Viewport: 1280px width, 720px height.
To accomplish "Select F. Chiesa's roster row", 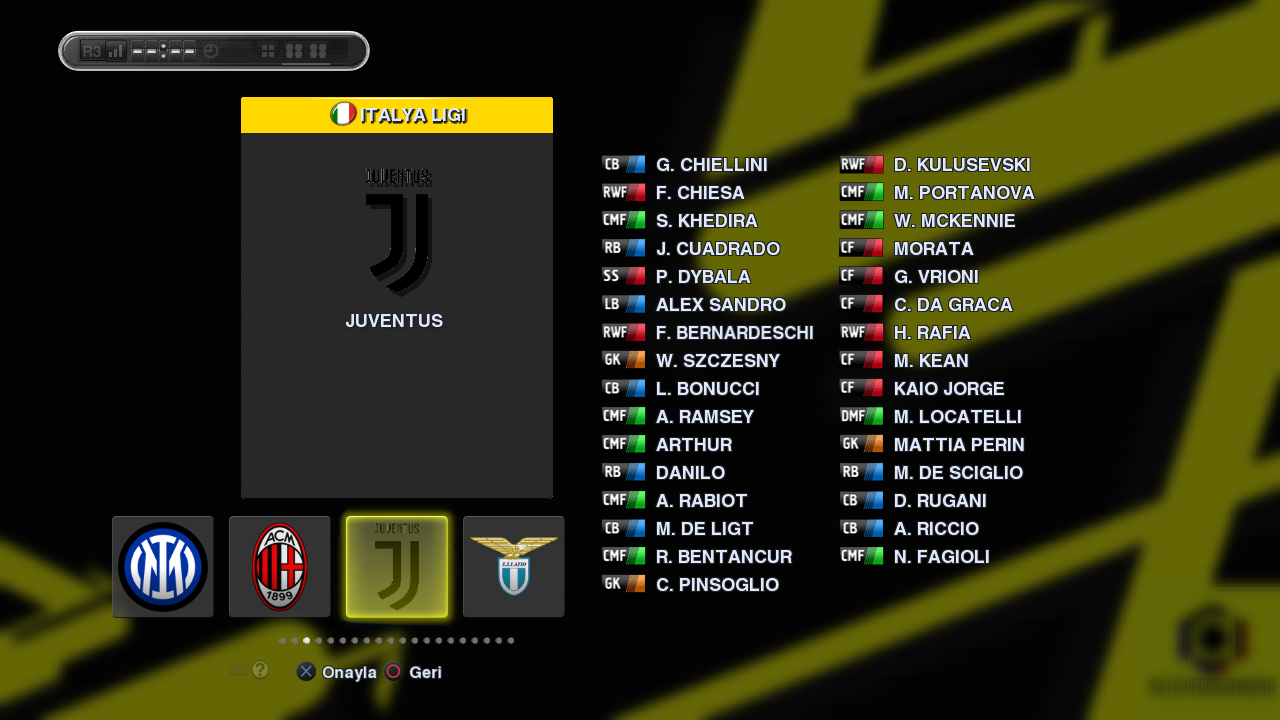I will coord(700,193).
